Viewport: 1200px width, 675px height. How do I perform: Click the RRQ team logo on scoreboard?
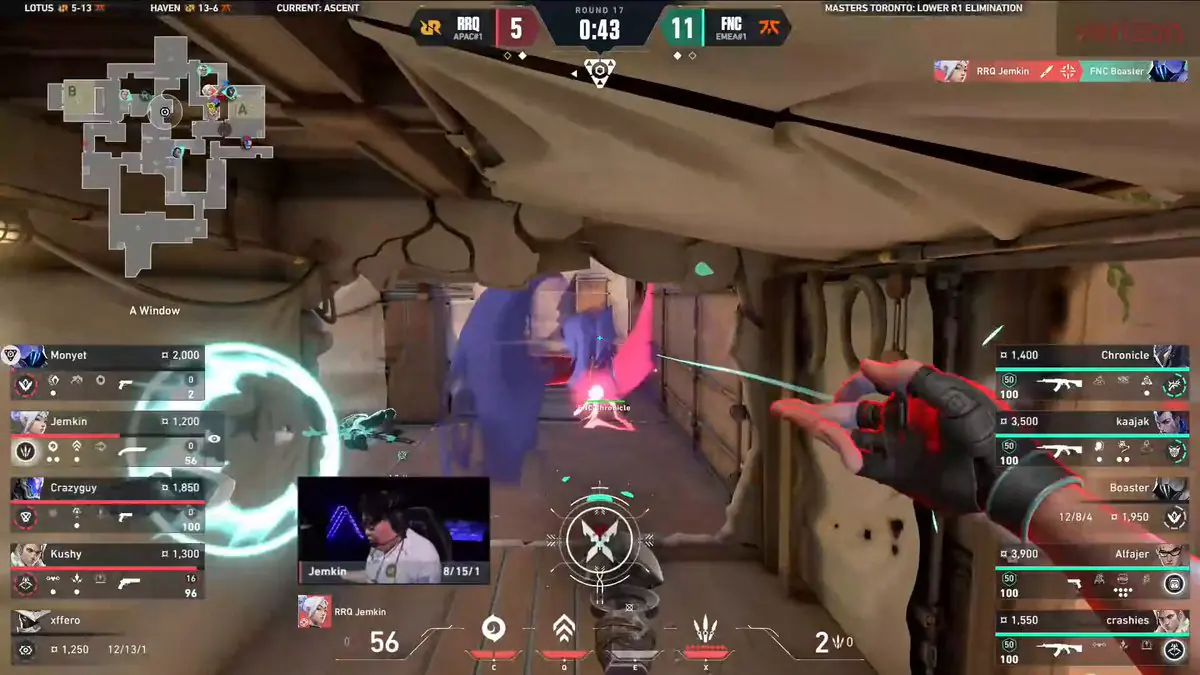(432, 27)
